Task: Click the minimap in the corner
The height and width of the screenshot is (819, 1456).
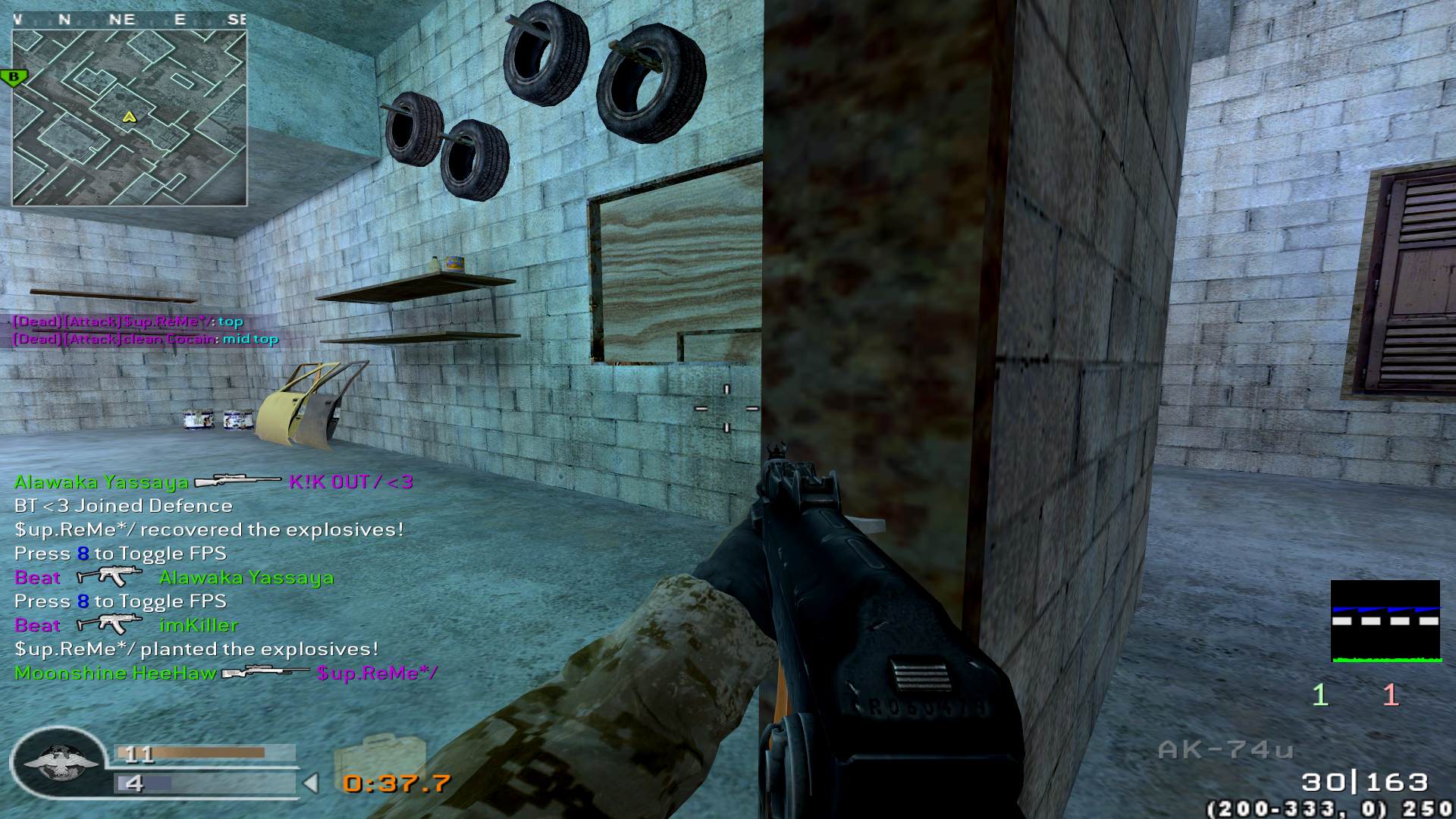Action: pos(129,118)
